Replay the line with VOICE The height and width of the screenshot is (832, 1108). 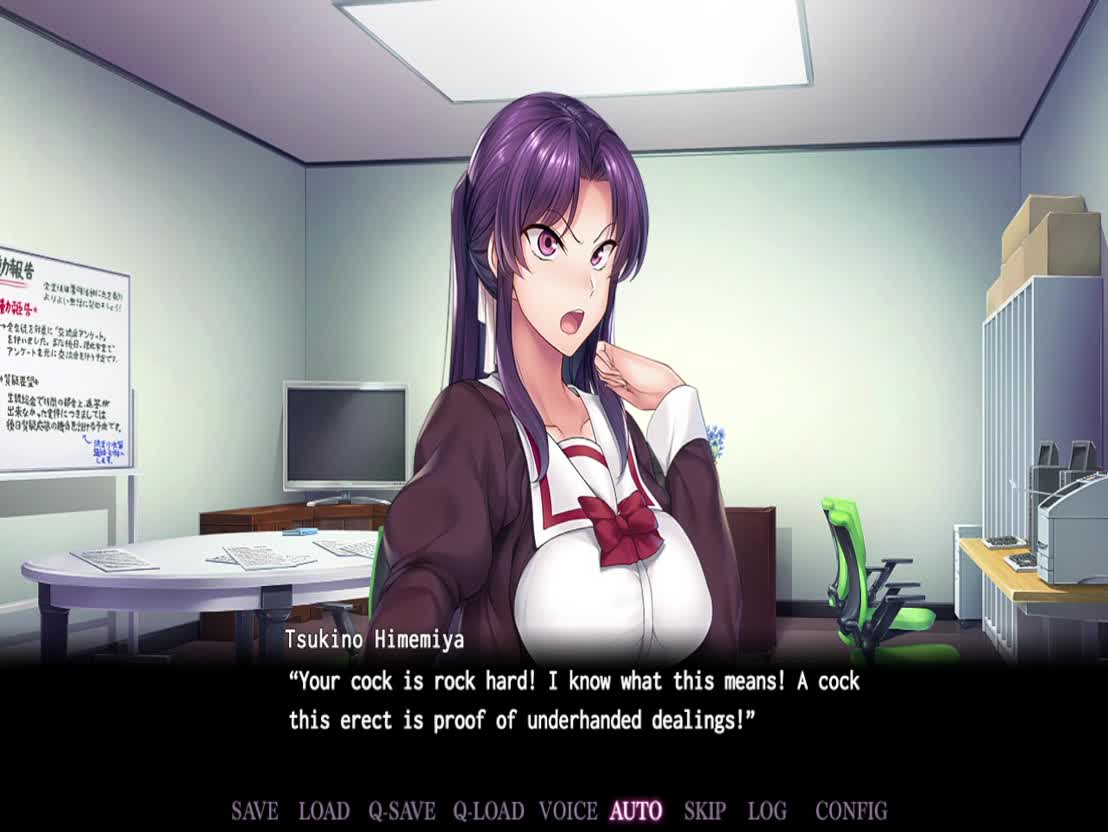(568, 811)
